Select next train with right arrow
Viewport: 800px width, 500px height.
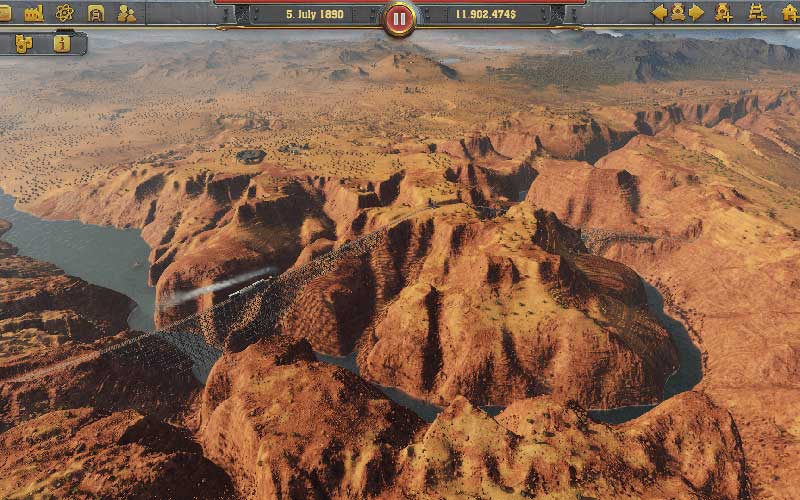pyautogui.click(x=697, y=13)
